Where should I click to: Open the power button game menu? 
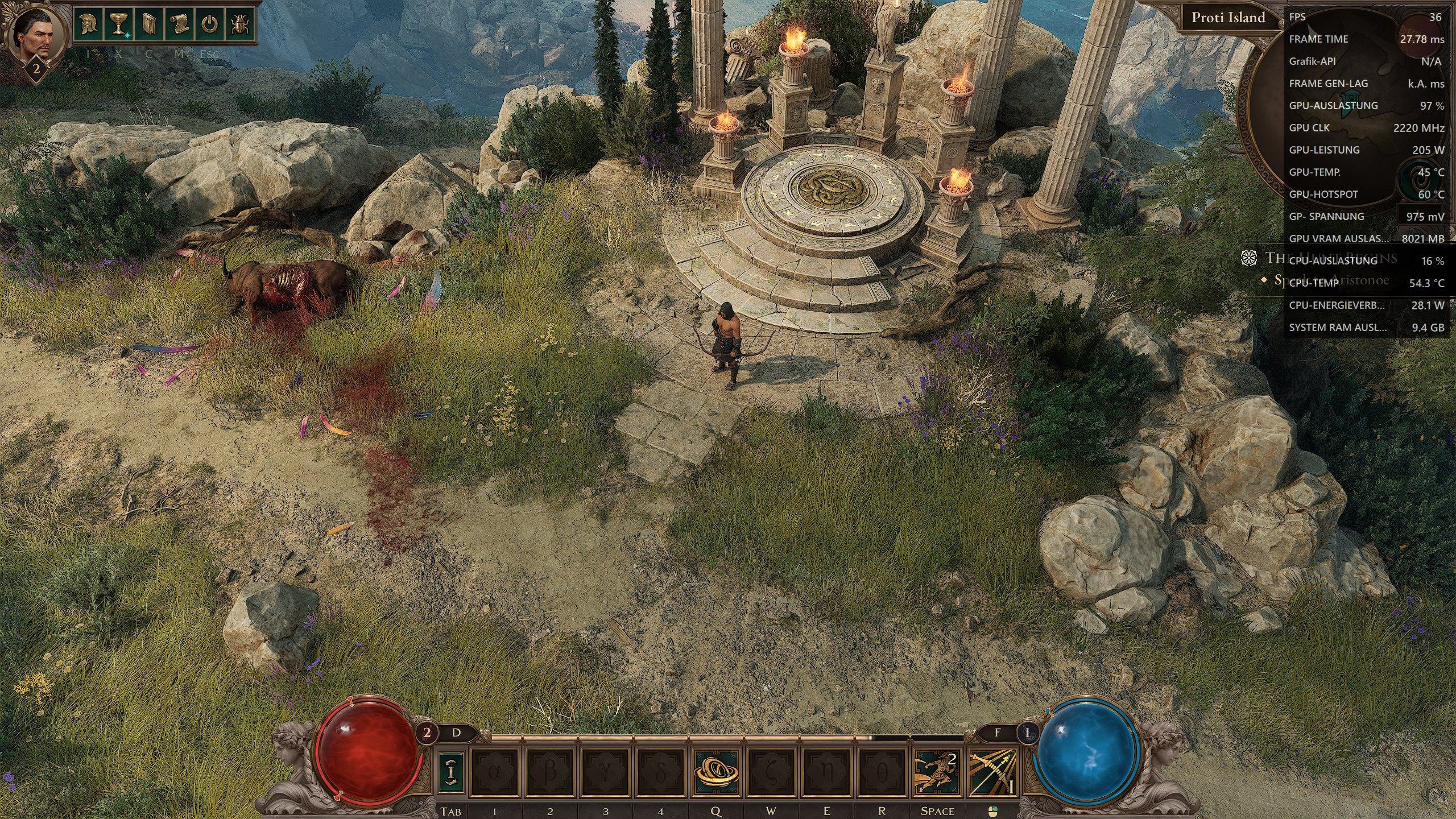pos(209,24)
